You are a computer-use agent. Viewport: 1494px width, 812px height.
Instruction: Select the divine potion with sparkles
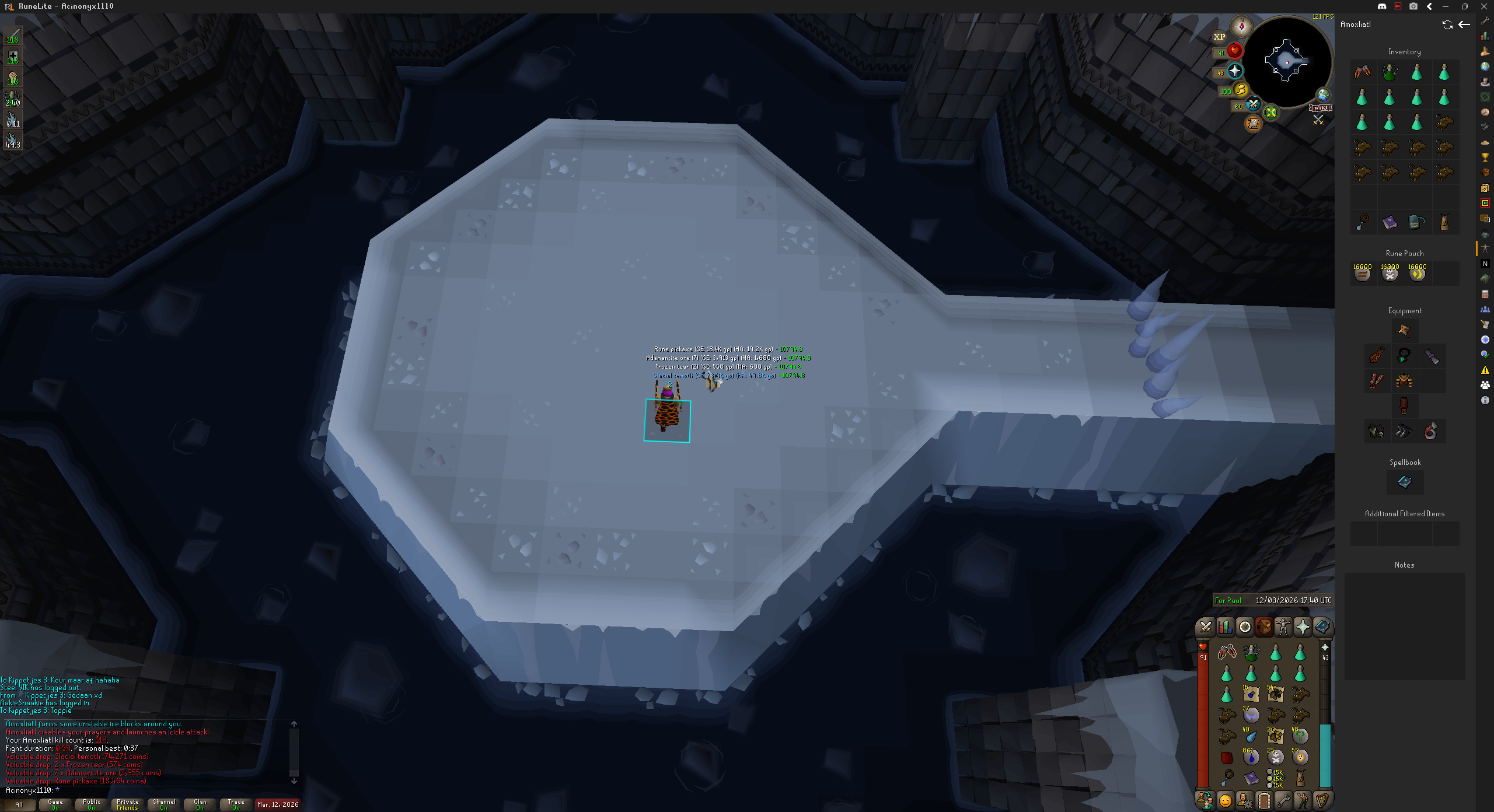pyautogui.click(x=1251, y=652)
